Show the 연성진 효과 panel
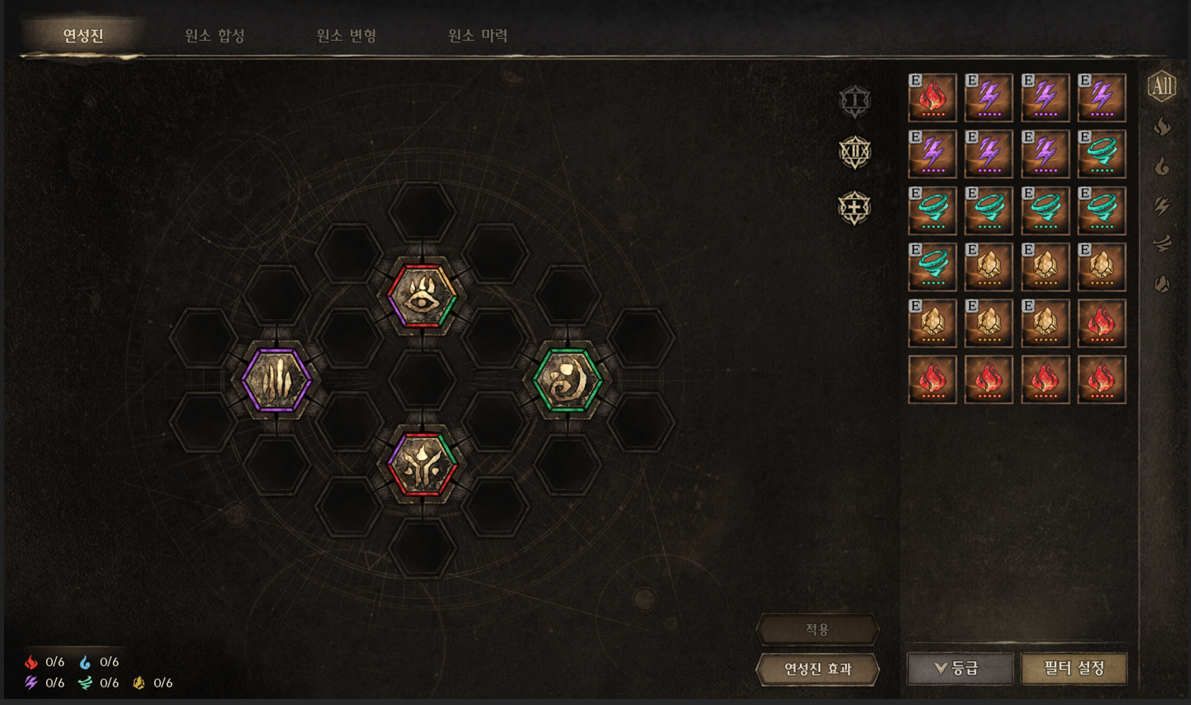 tap(817, 669)
